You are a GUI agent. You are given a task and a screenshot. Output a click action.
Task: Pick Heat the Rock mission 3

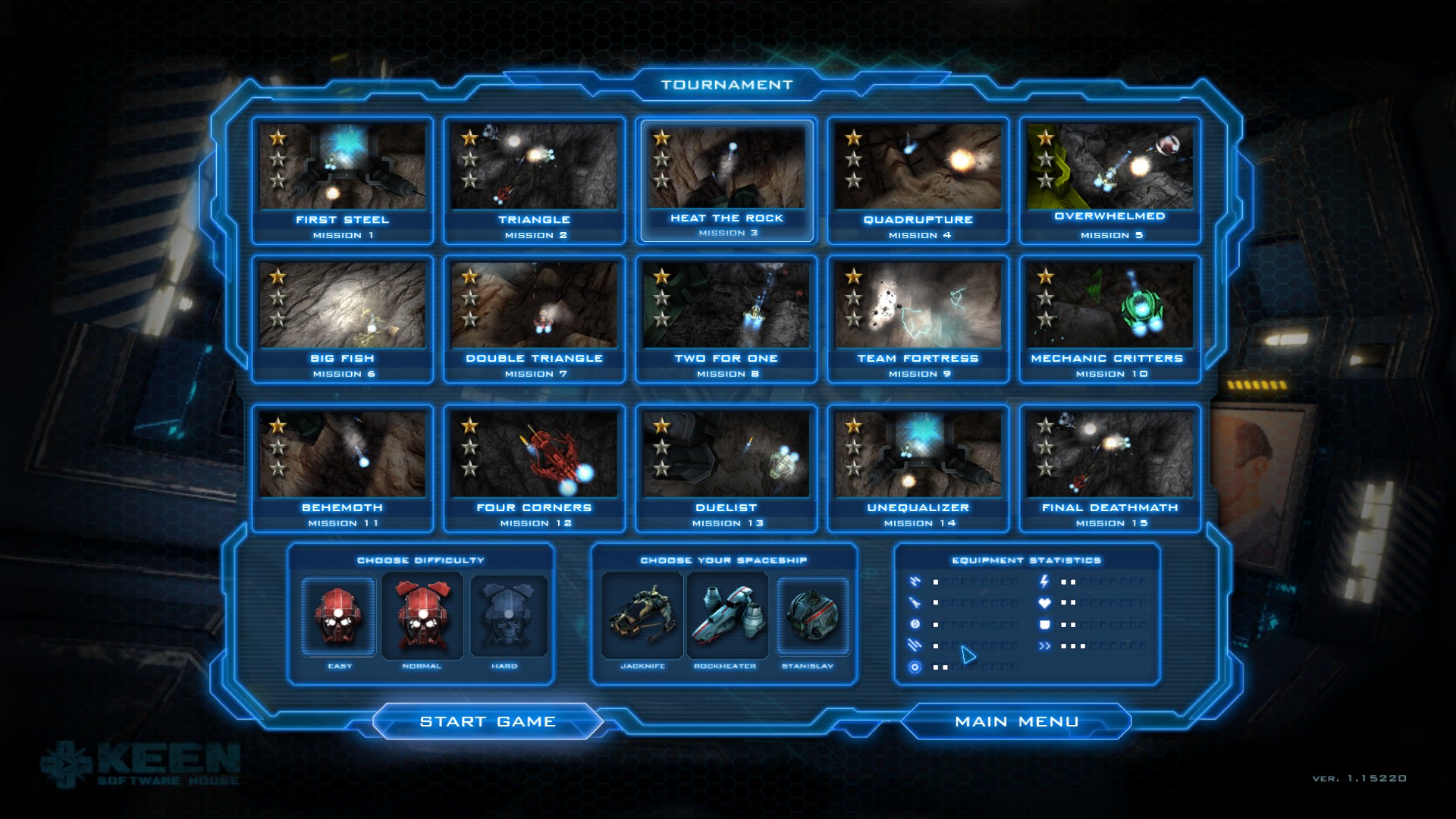point(726,180)
